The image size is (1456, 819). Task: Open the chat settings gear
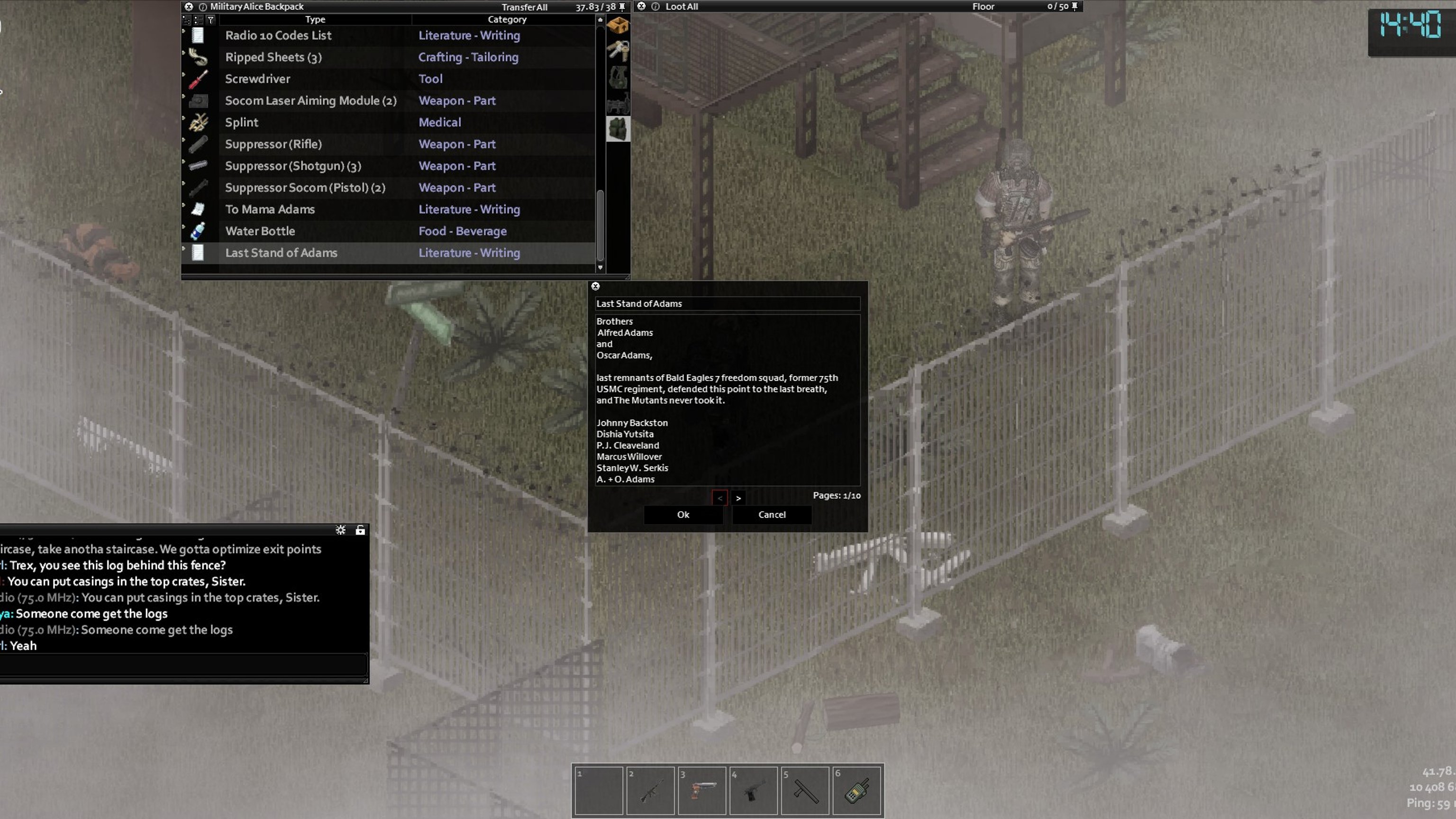(x=340, y=530)
